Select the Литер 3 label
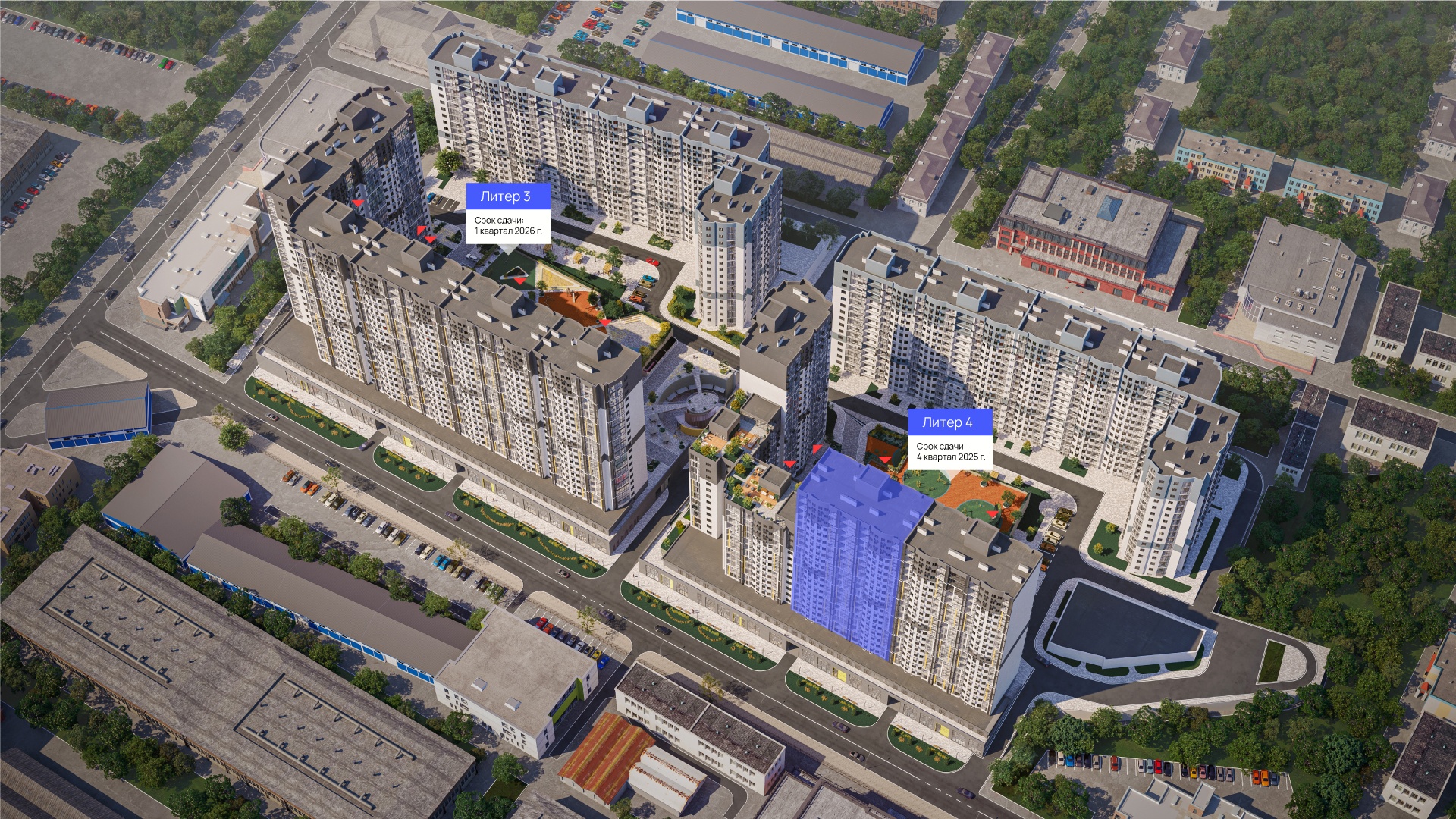Image resolution: width=1456 pixels, height=819 pixels. pos(505,196)
